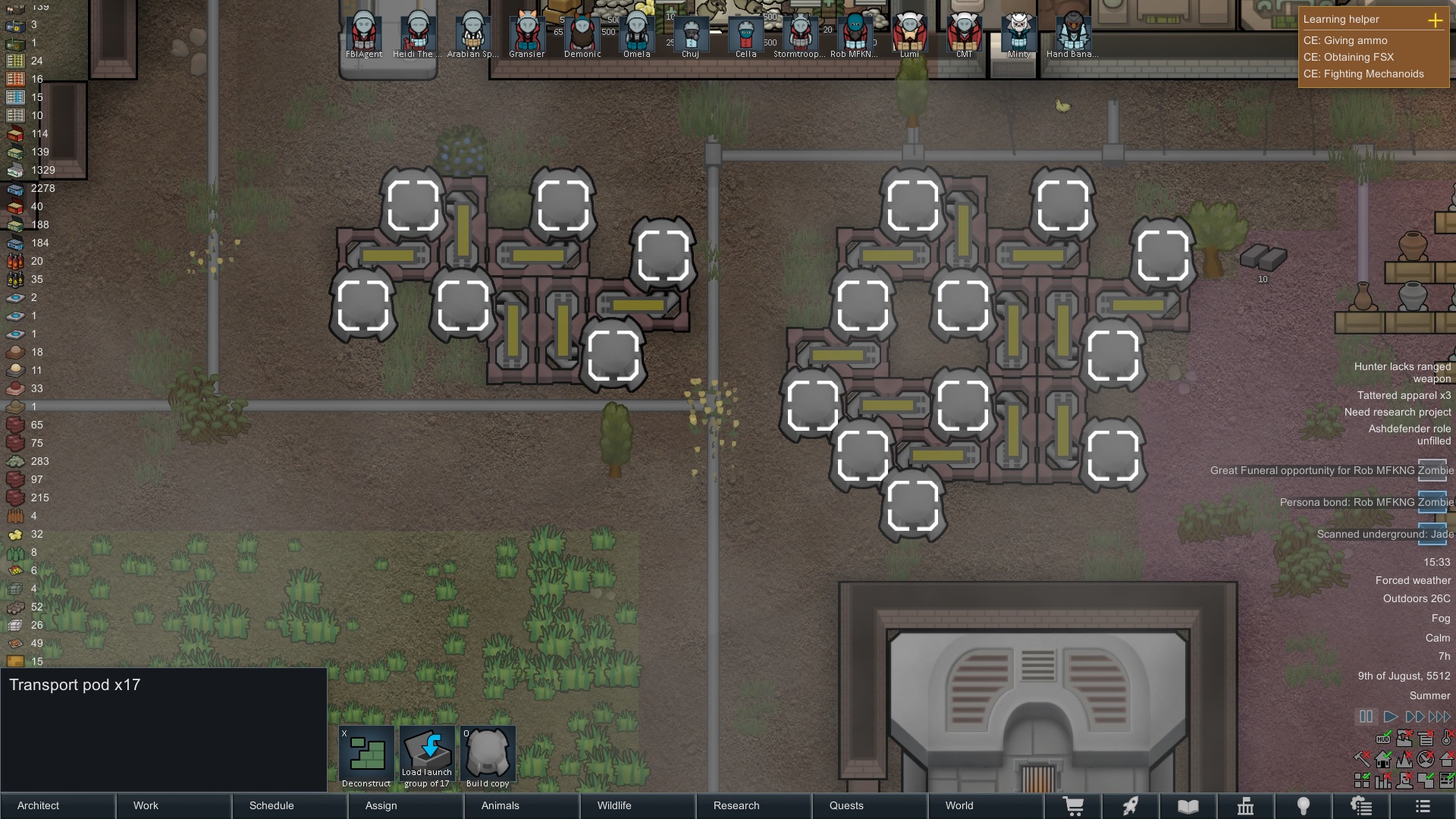Click Load launch group of 17
Viewport: 1456px width, 819px height.
pos(427,755)
